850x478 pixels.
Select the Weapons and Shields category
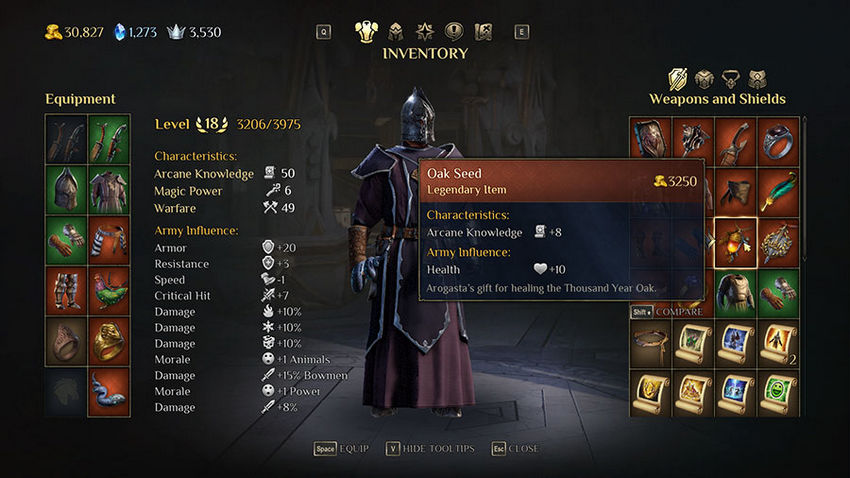pyautogui.click(x=678, y=79)
